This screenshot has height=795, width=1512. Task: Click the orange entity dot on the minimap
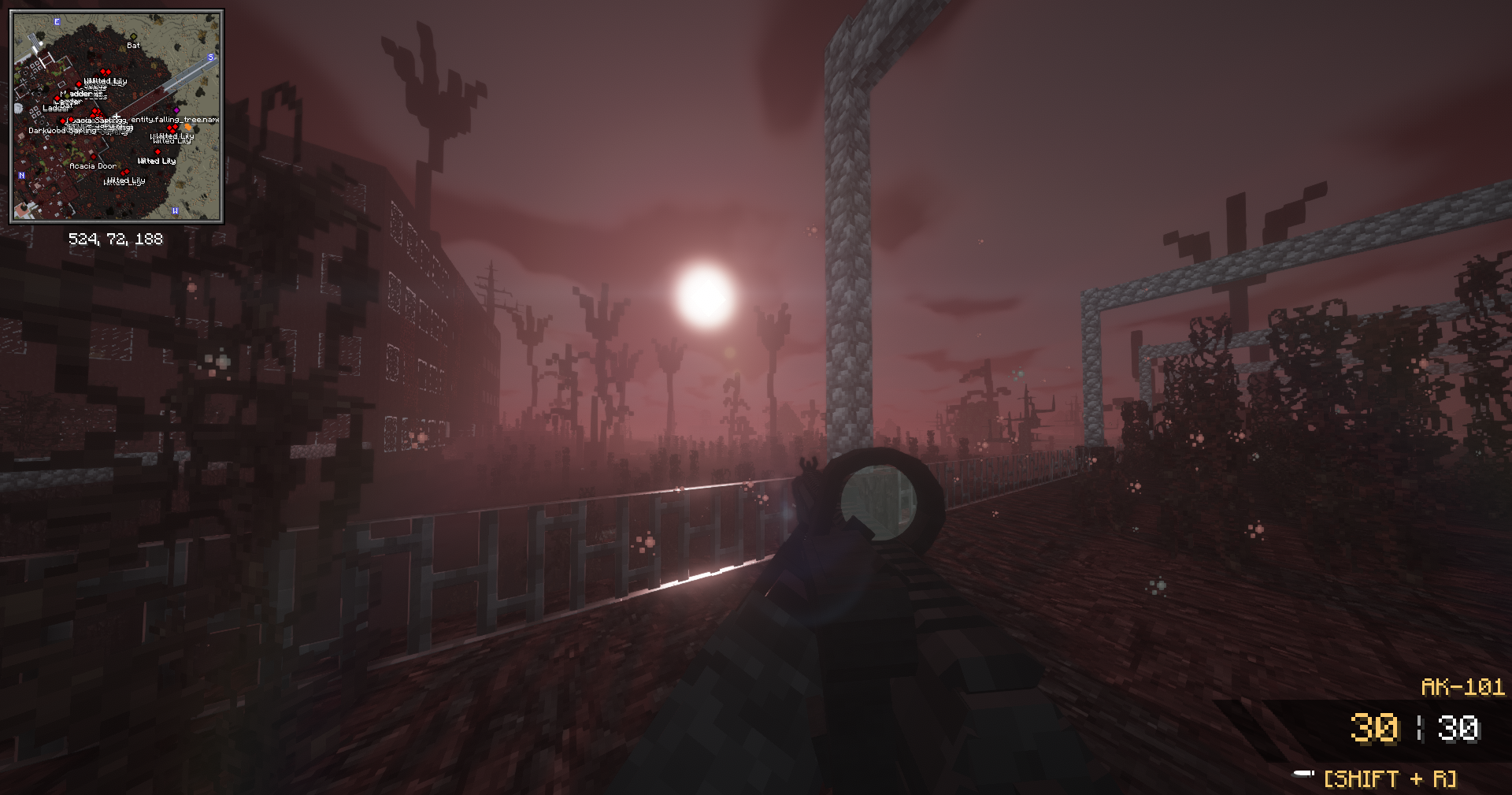pyautogui.click(x=187, y=127)
